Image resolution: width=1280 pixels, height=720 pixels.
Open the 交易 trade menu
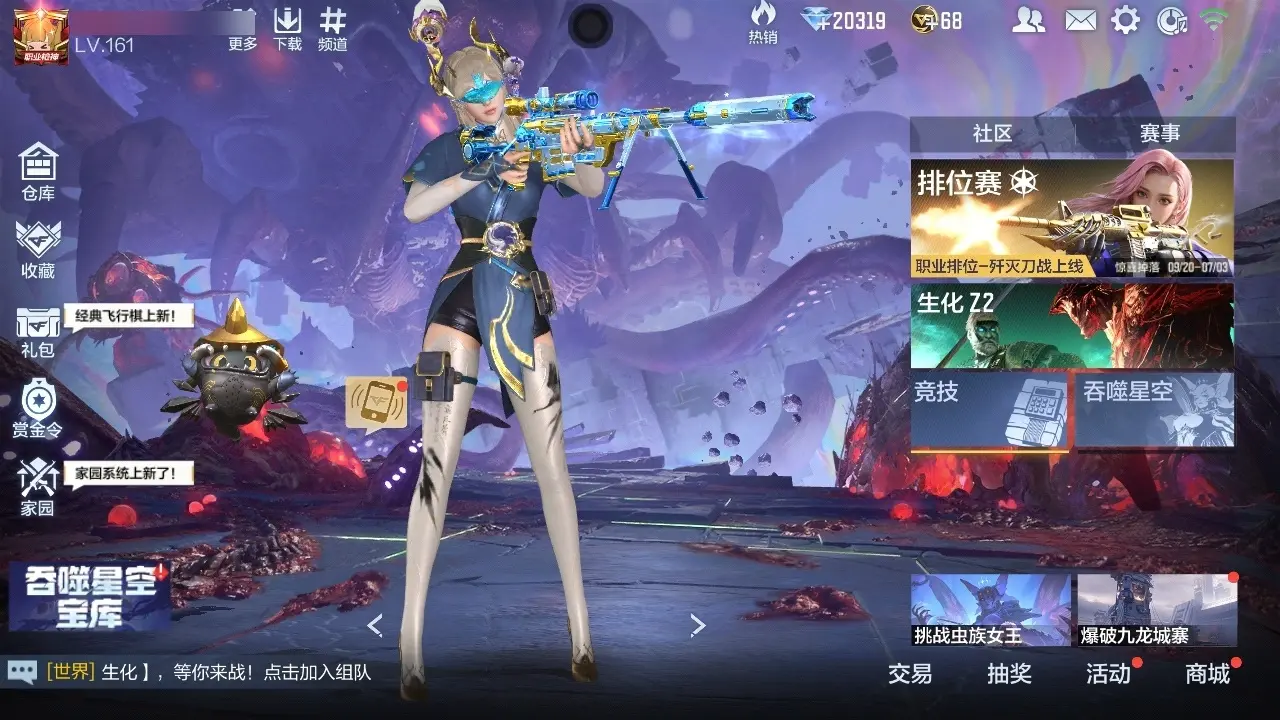[910, 674]
